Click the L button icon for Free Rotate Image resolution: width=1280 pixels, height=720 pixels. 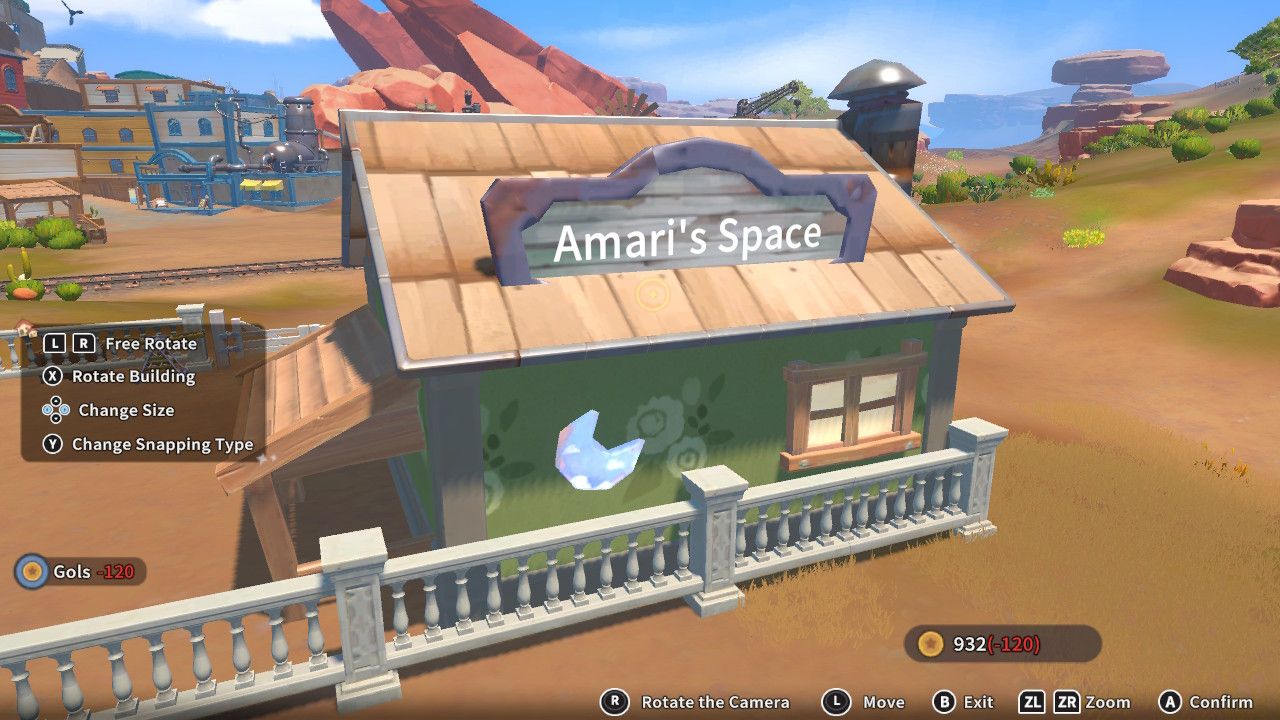54,344
